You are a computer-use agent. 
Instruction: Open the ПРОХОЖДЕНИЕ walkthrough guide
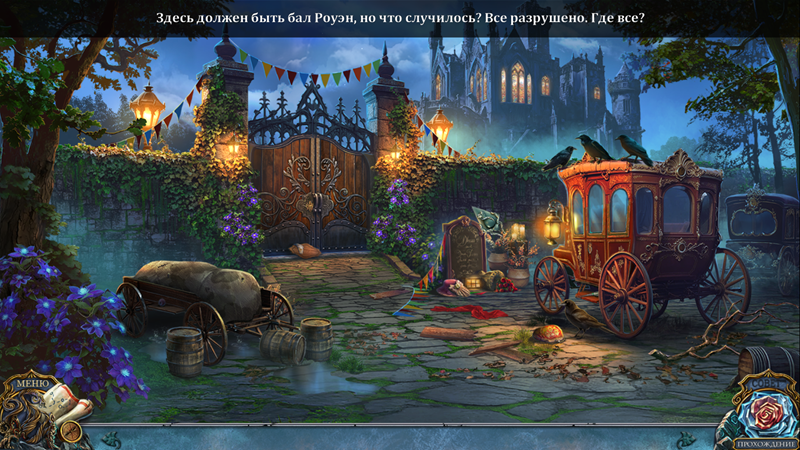764,443
